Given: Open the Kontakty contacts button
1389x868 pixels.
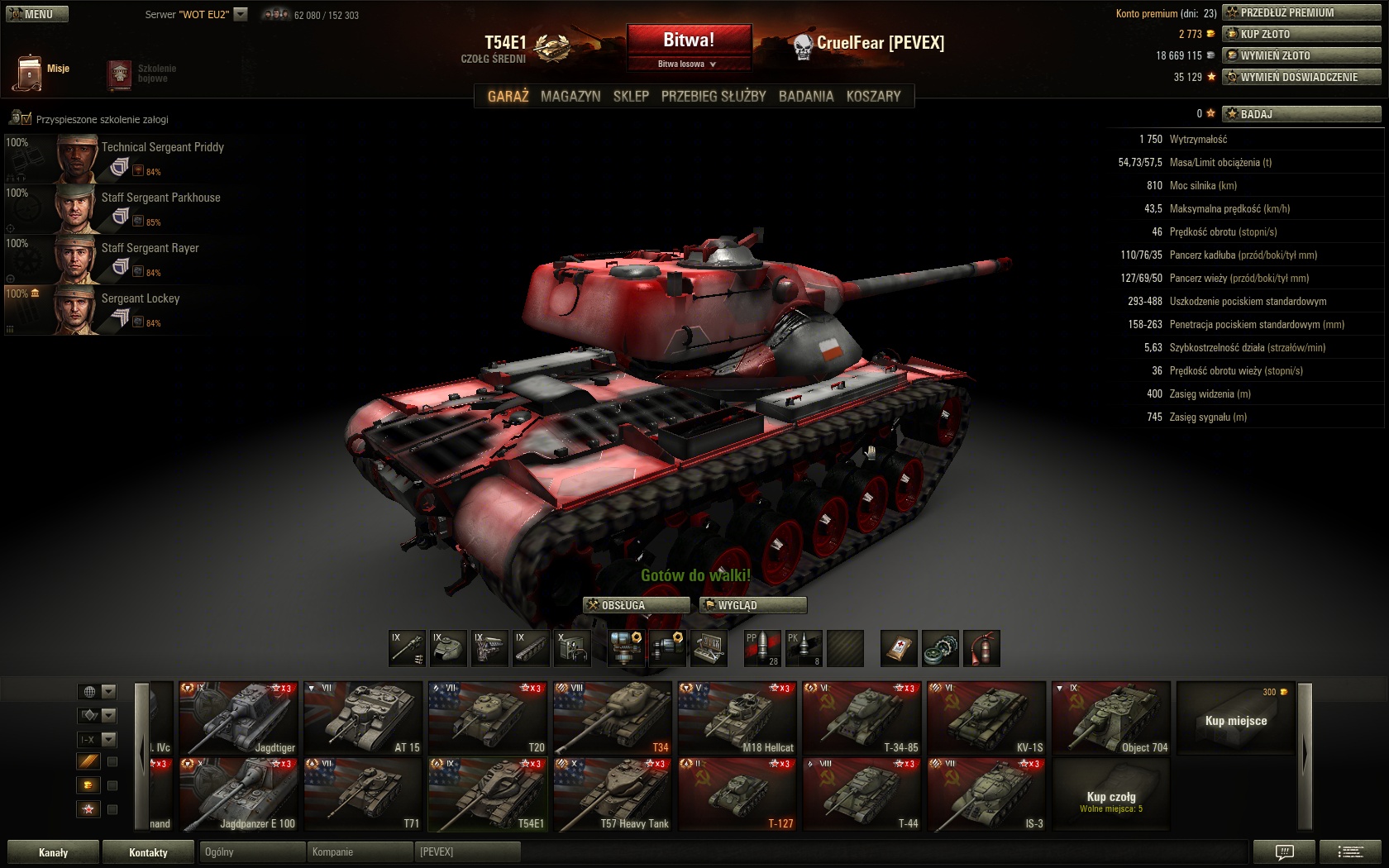Looking at the screenshot, I should pyautogui.click(x=148, y=852).
